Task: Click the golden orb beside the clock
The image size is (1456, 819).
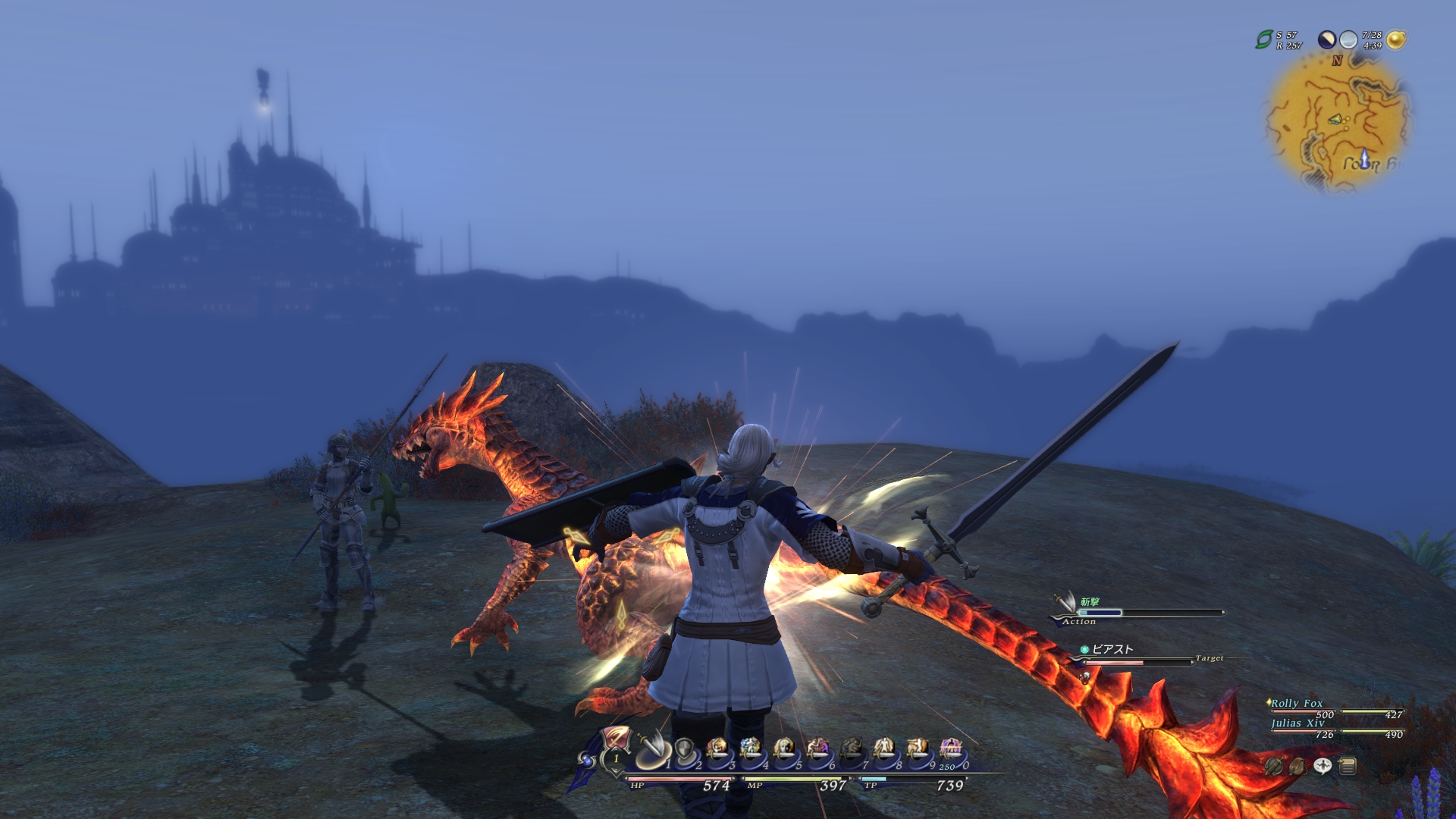Action: [x=1396, y=39]
